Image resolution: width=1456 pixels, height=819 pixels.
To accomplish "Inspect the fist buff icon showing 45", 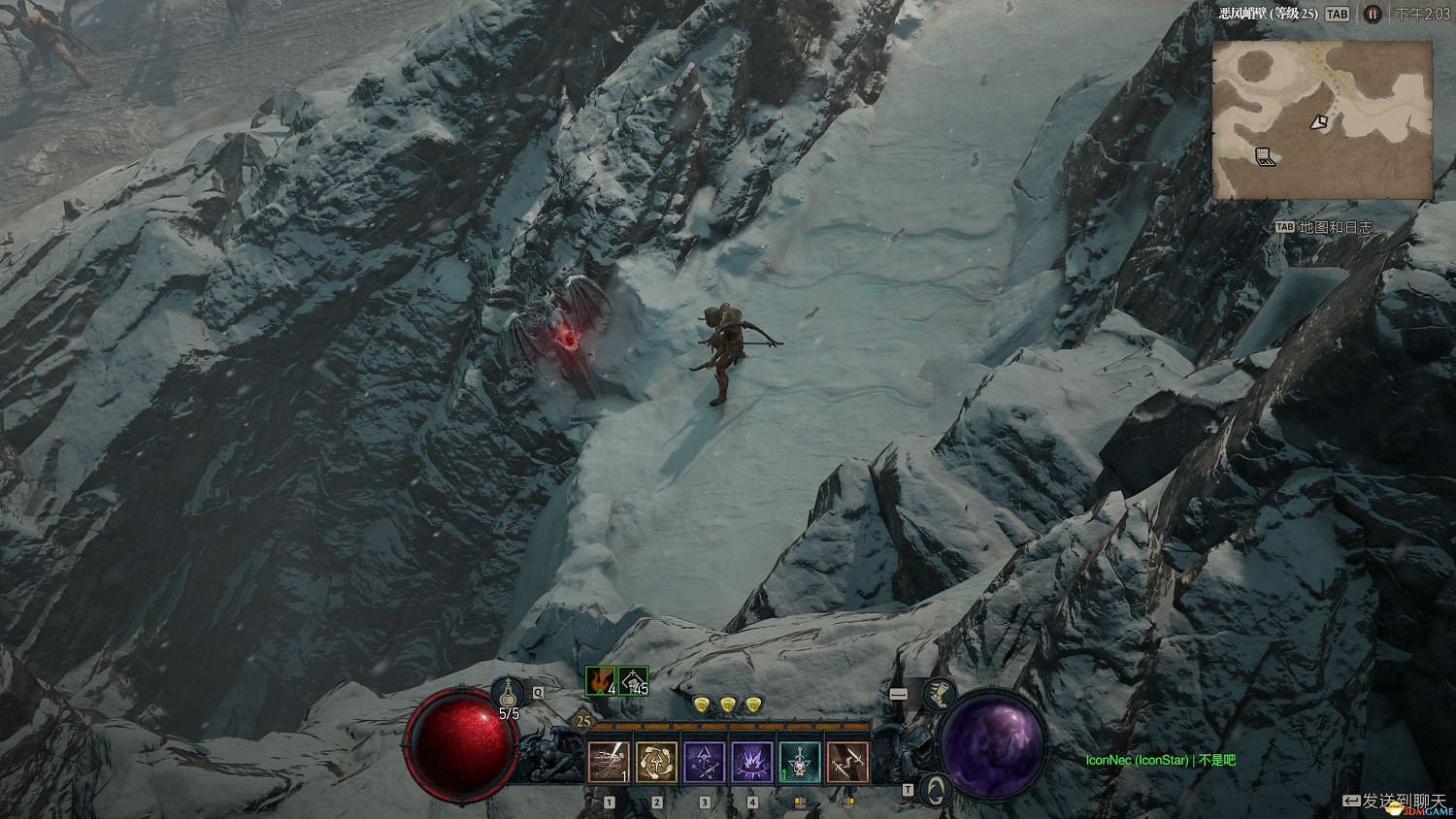I will tap(633, 681).
